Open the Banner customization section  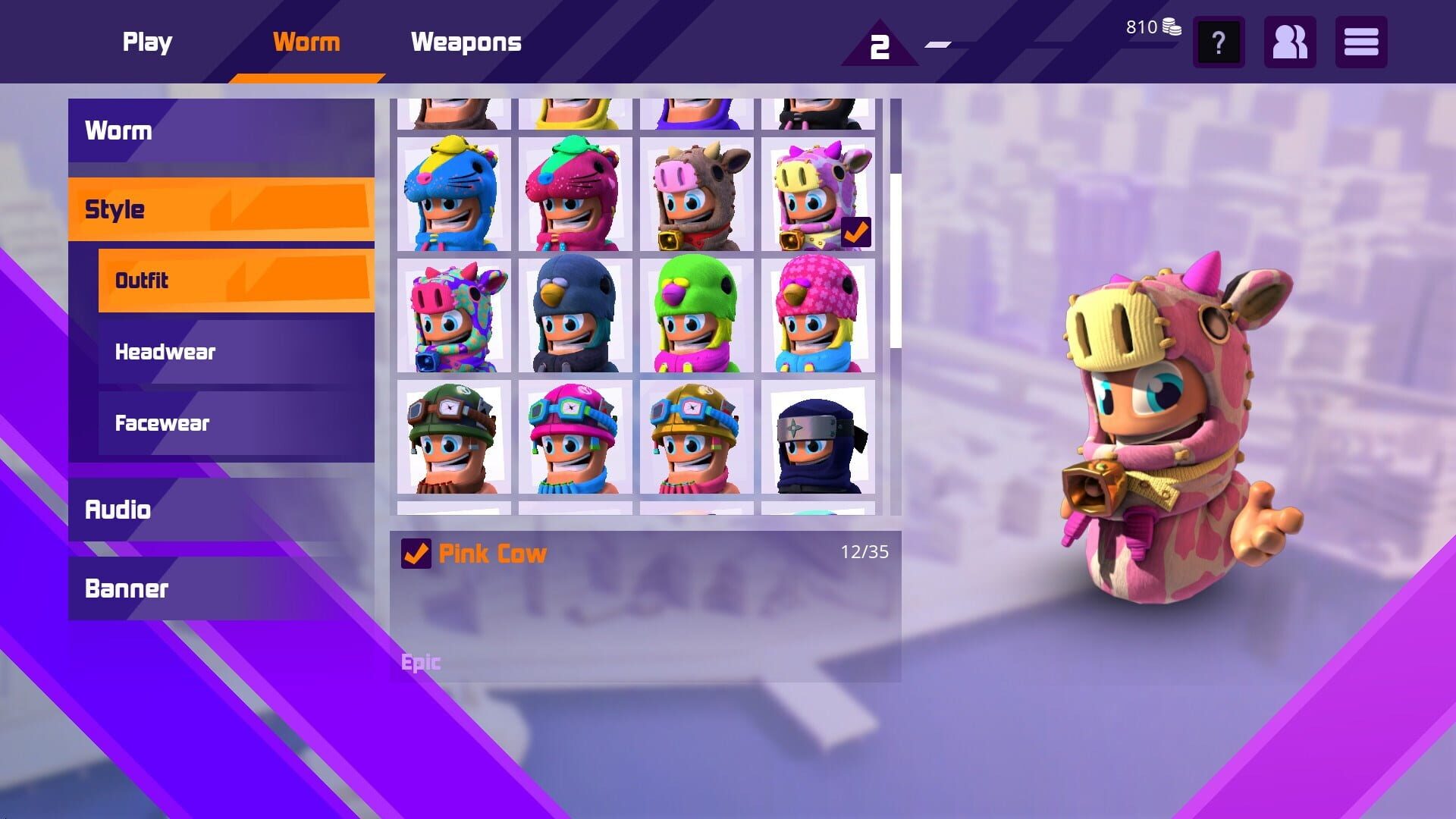pos(127,588)
